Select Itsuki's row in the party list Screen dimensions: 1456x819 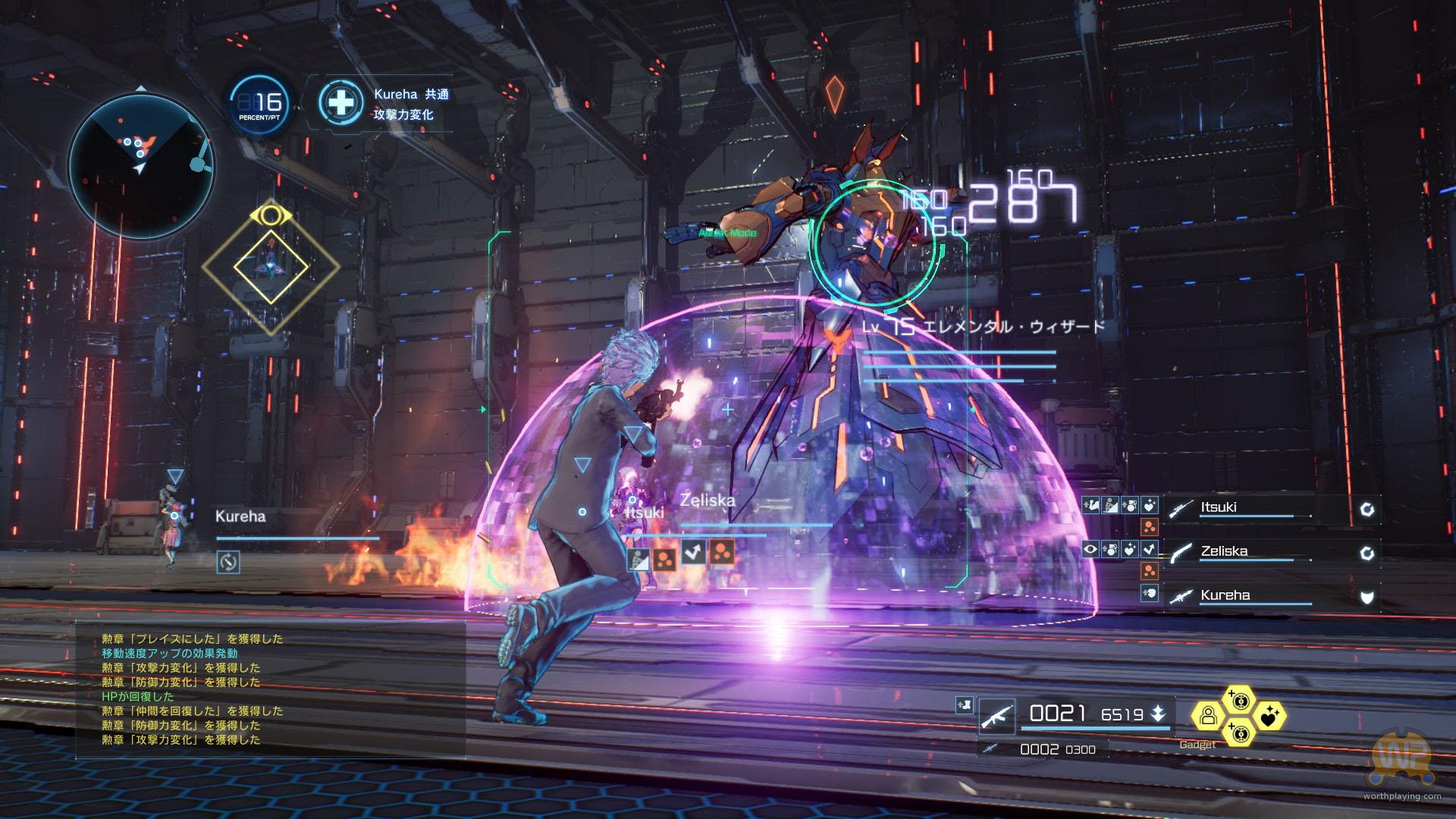coord(1271,508)
